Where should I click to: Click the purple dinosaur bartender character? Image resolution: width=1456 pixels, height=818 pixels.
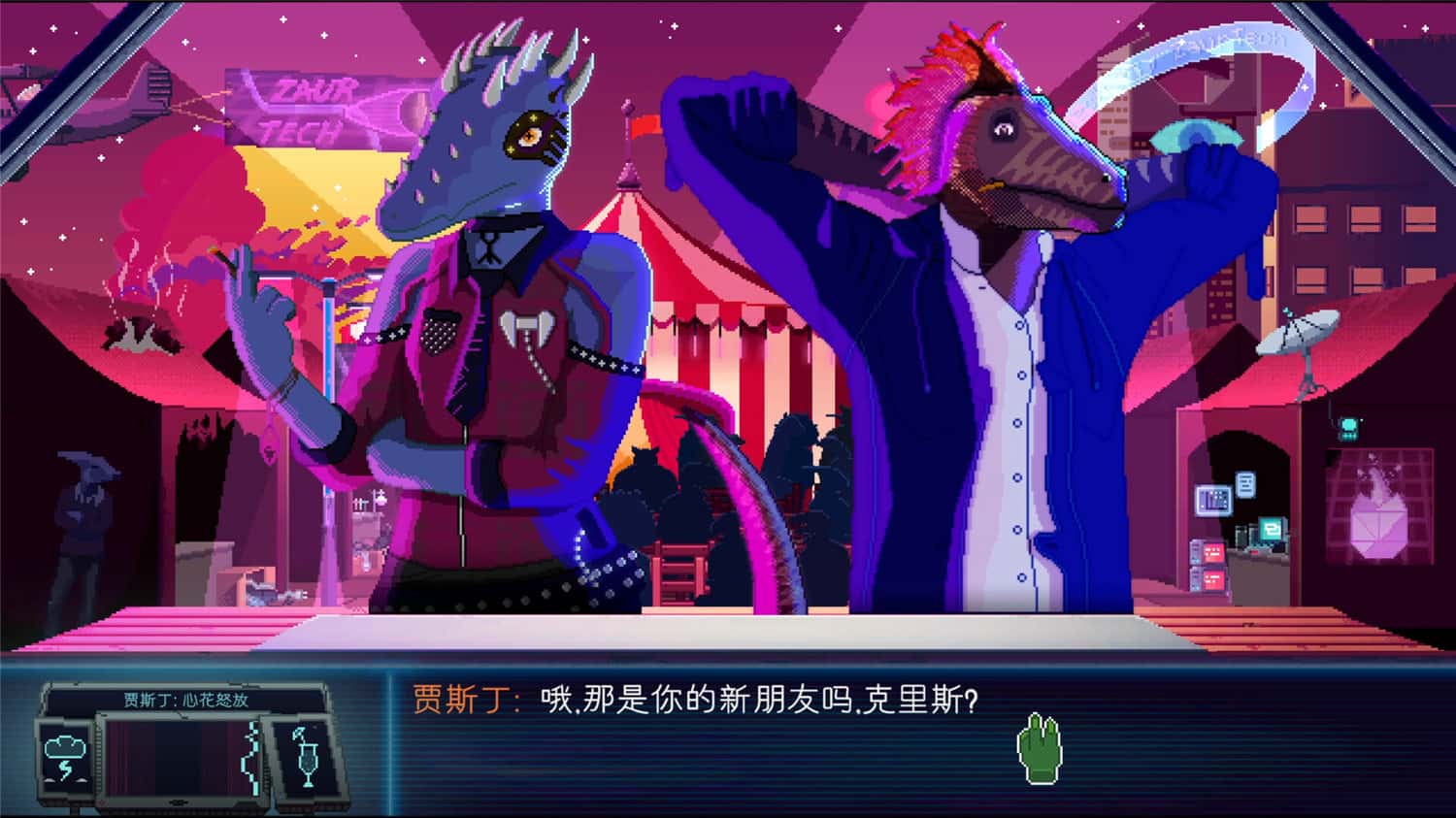pyautogui.click(x=485, y=340)
